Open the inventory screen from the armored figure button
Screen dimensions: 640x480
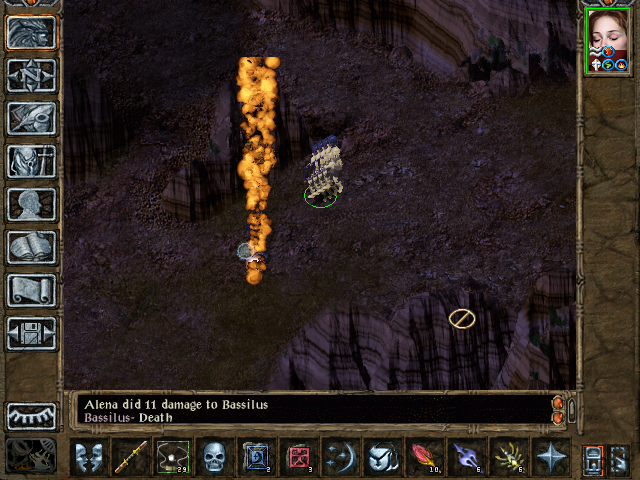(31, 161)
